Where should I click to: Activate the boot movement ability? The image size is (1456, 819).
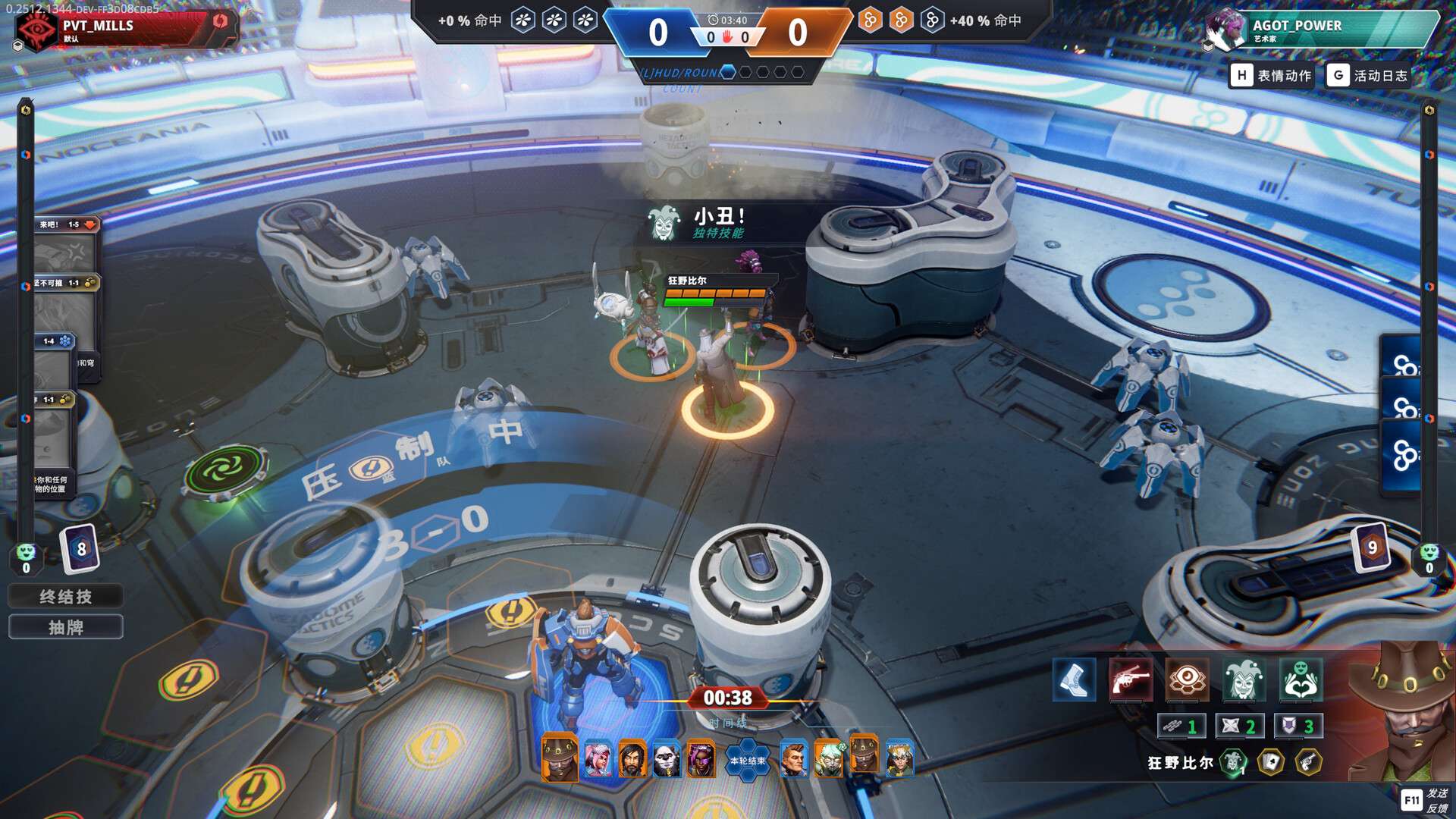click(x=1074, y=679)
